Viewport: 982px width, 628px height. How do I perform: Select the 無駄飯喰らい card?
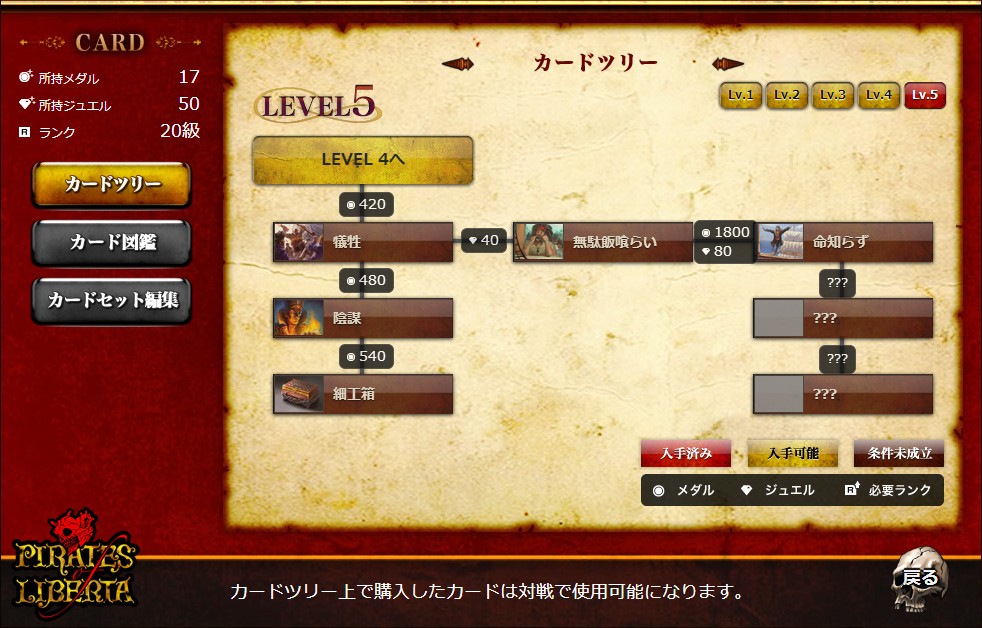pos(603,242)
